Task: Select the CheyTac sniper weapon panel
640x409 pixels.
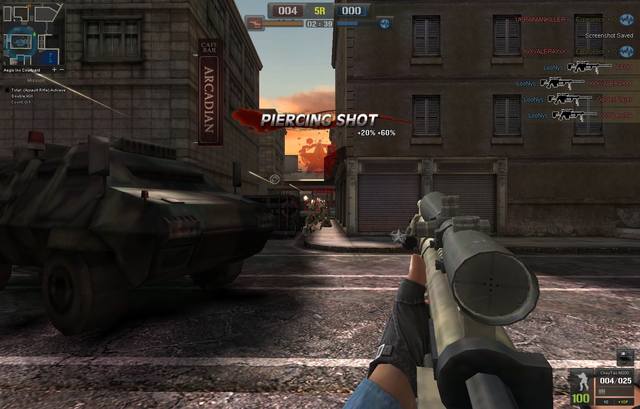Action: coord(612,379)
